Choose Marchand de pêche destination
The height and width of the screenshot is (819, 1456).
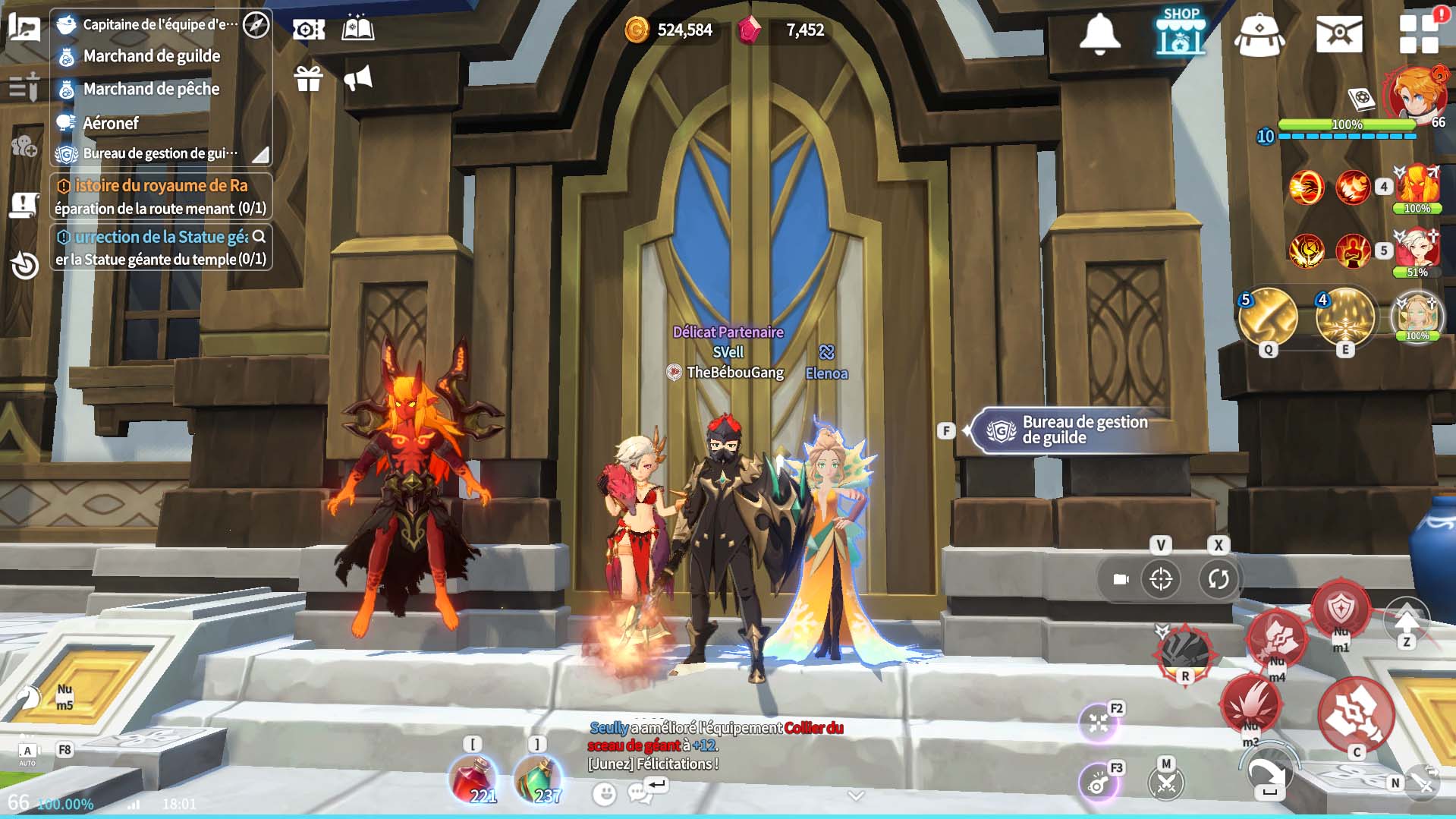click(151, 90)
